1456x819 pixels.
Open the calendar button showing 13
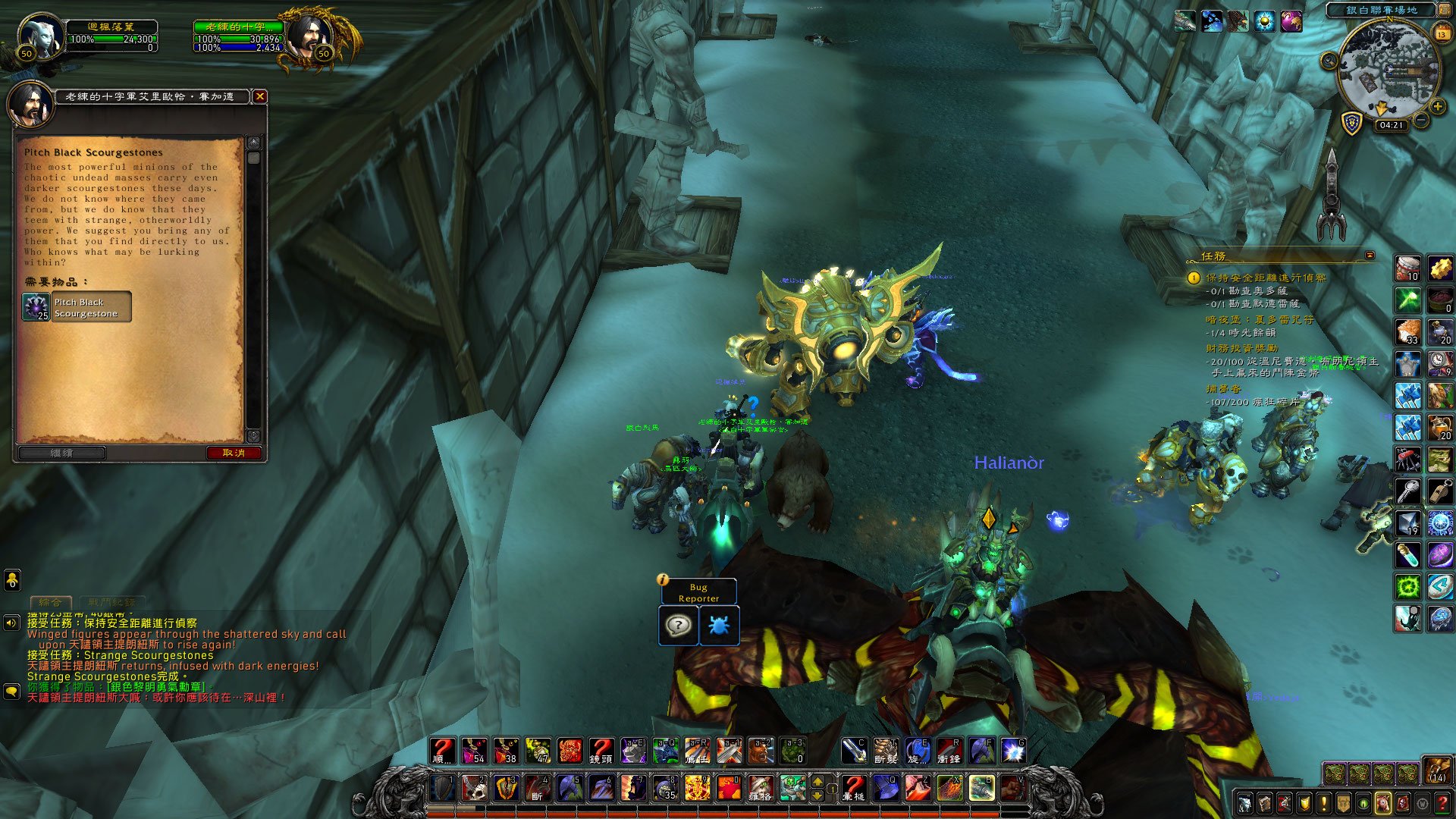(x=1442, y=34)
